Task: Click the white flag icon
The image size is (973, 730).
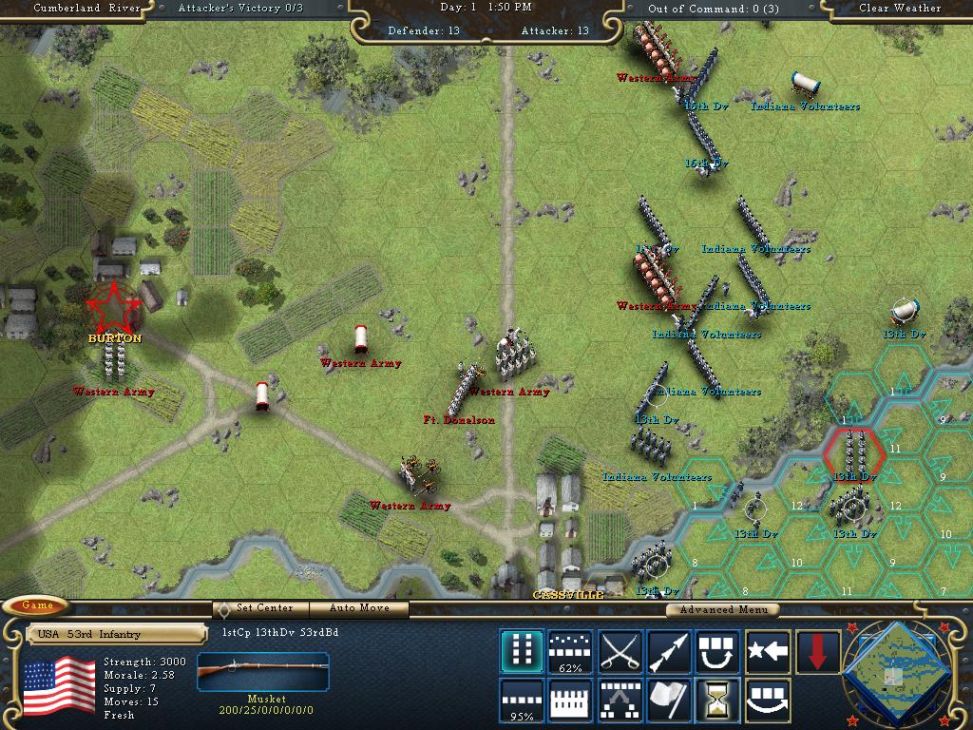Action: click(669, 699)
